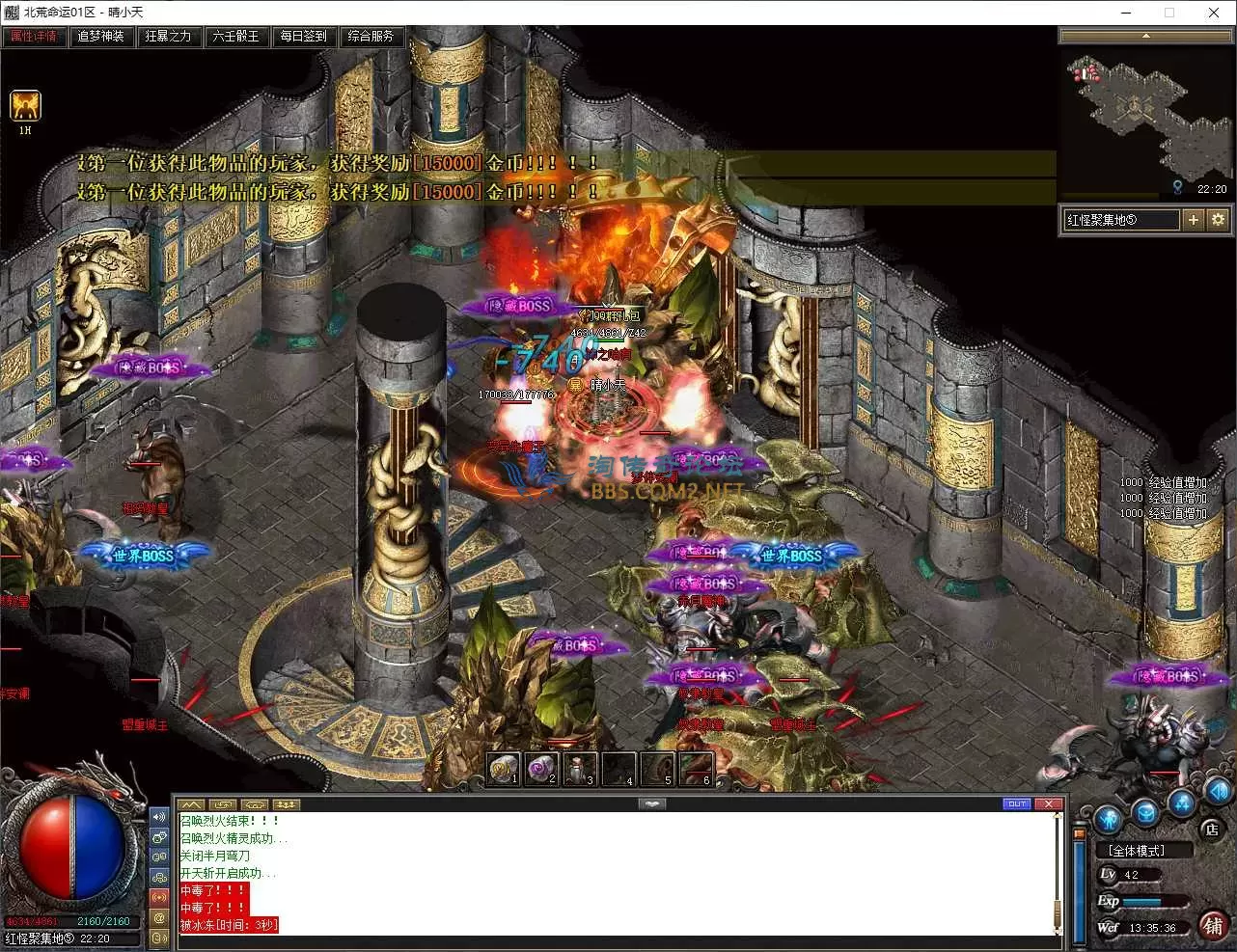Open the 追梦神装 menu
1237x952 pixels.
(101, 37)
